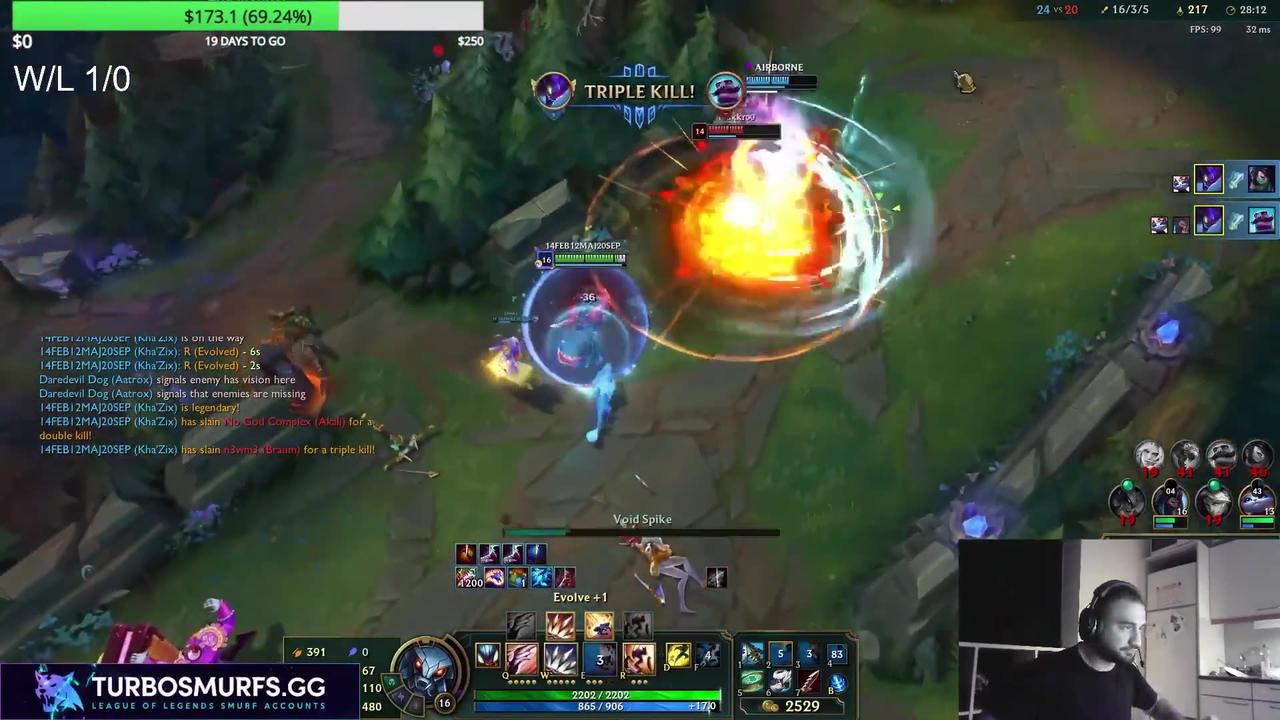
Task: Click the Evolve +1 prompt
Action: pos(580,597)
